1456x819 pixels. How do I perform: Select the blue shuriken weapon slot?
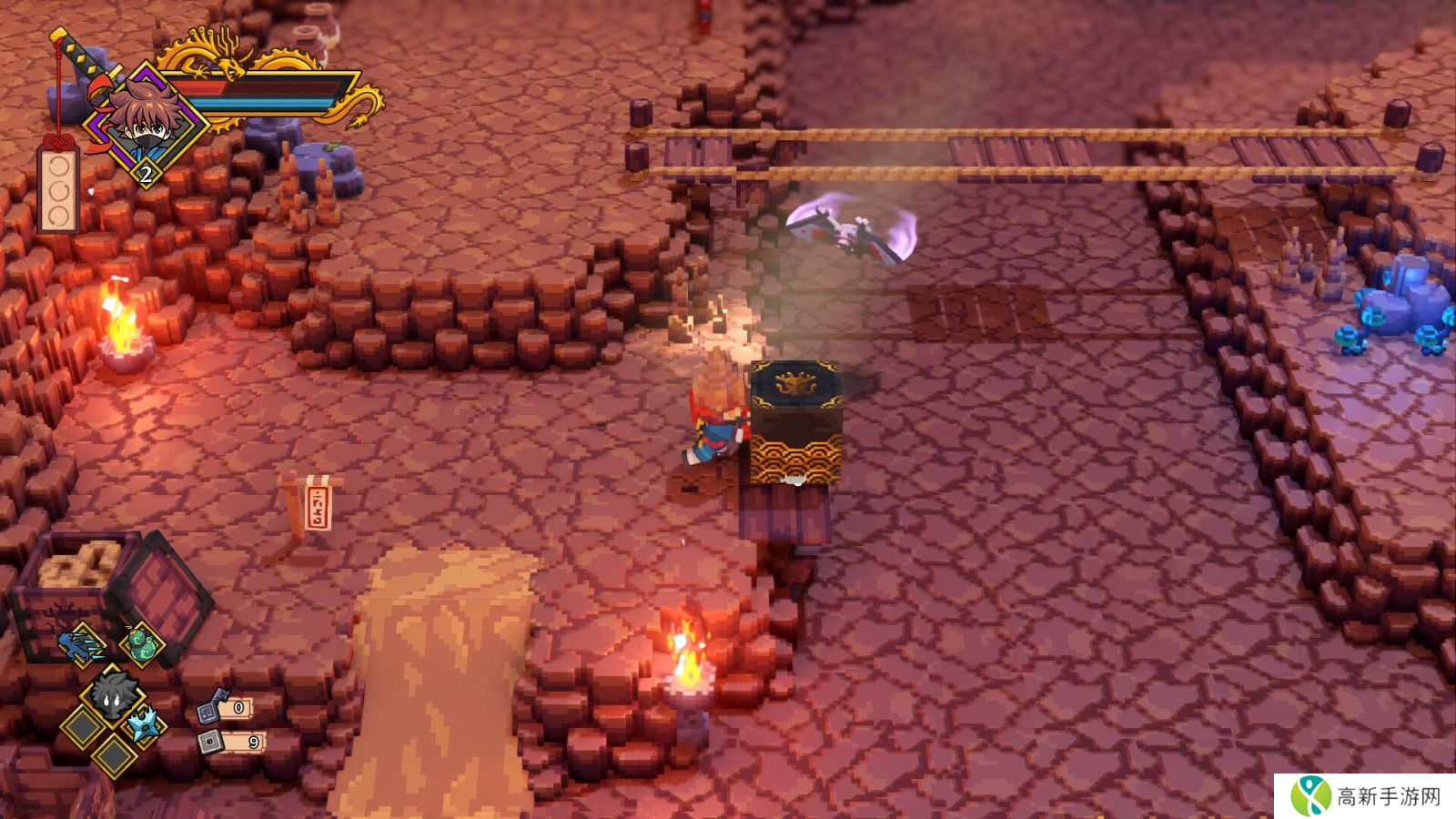coord(144,725)
